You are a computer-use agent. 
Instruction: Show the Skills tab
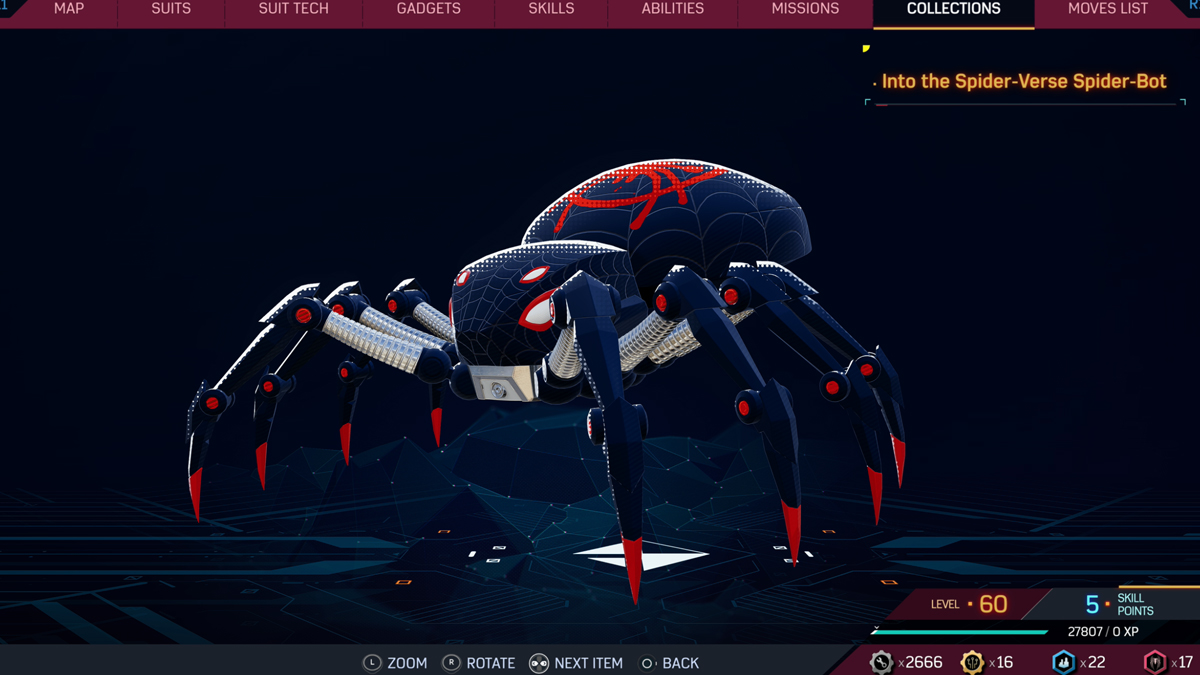[x=551, y=9]
